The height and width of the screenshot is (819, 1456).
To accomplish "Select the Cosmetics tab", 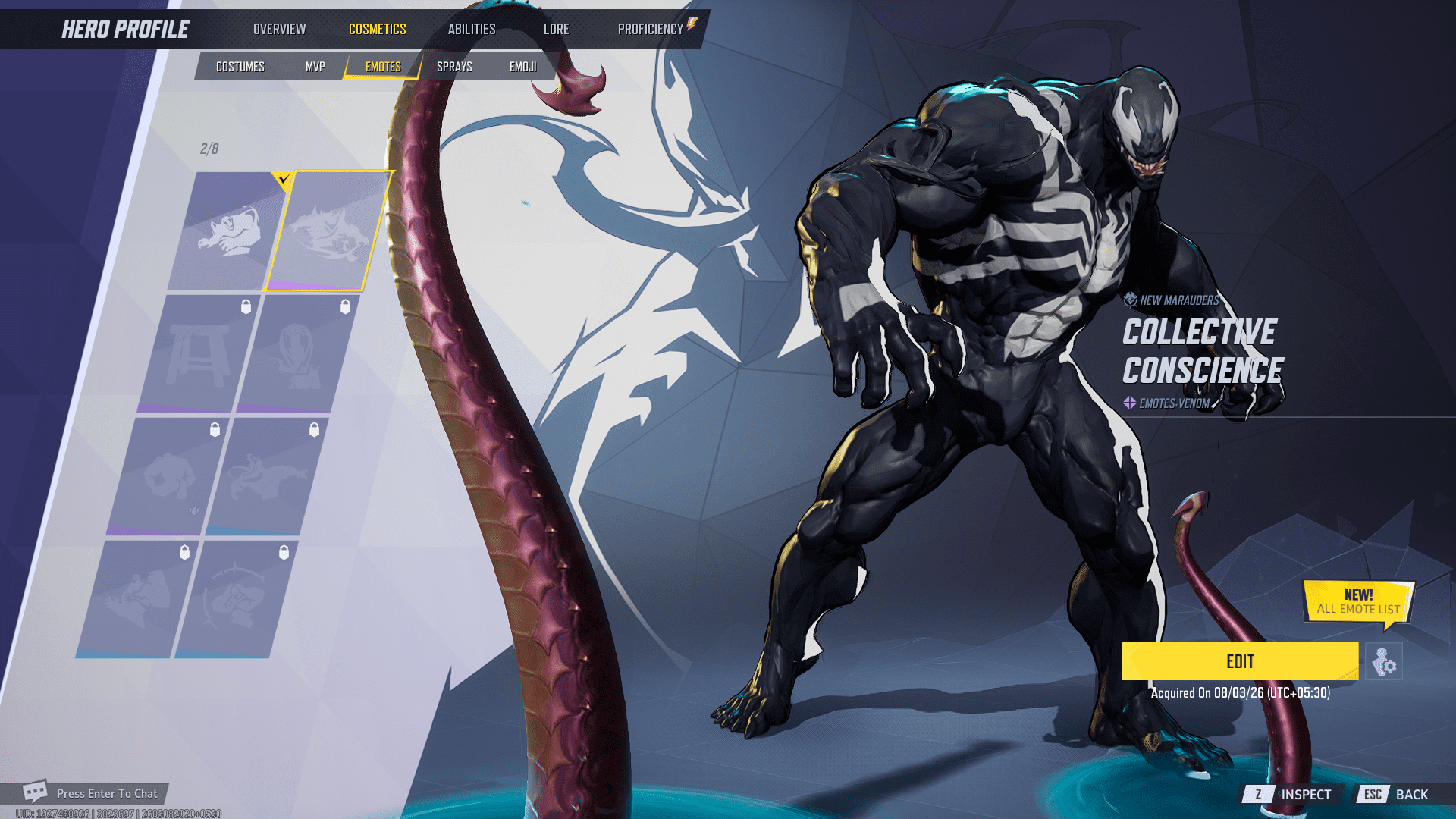I will pos(377,29).
